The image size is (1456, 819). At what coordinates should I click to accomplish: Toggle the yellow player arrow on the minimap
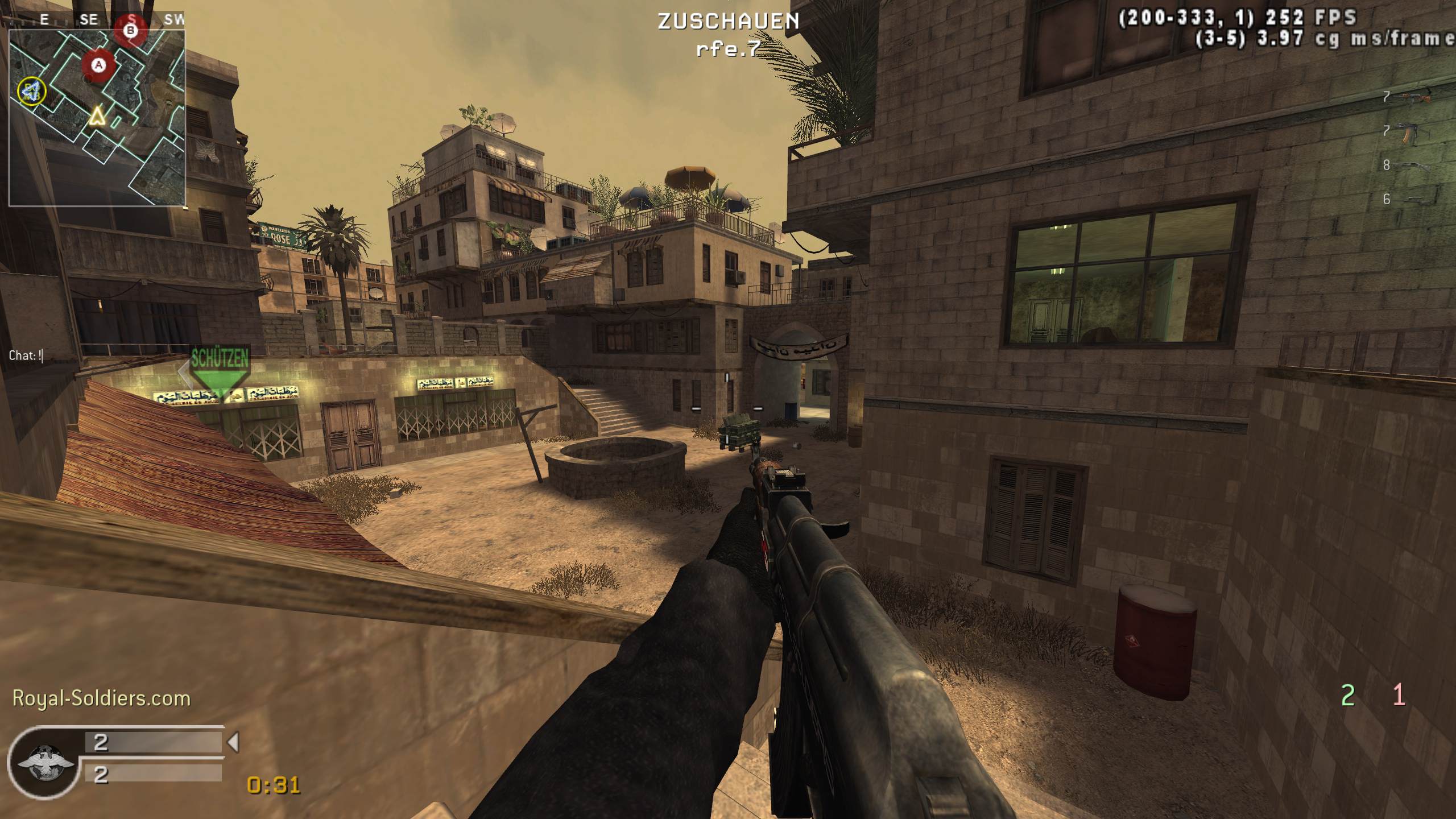click(97, 118)
